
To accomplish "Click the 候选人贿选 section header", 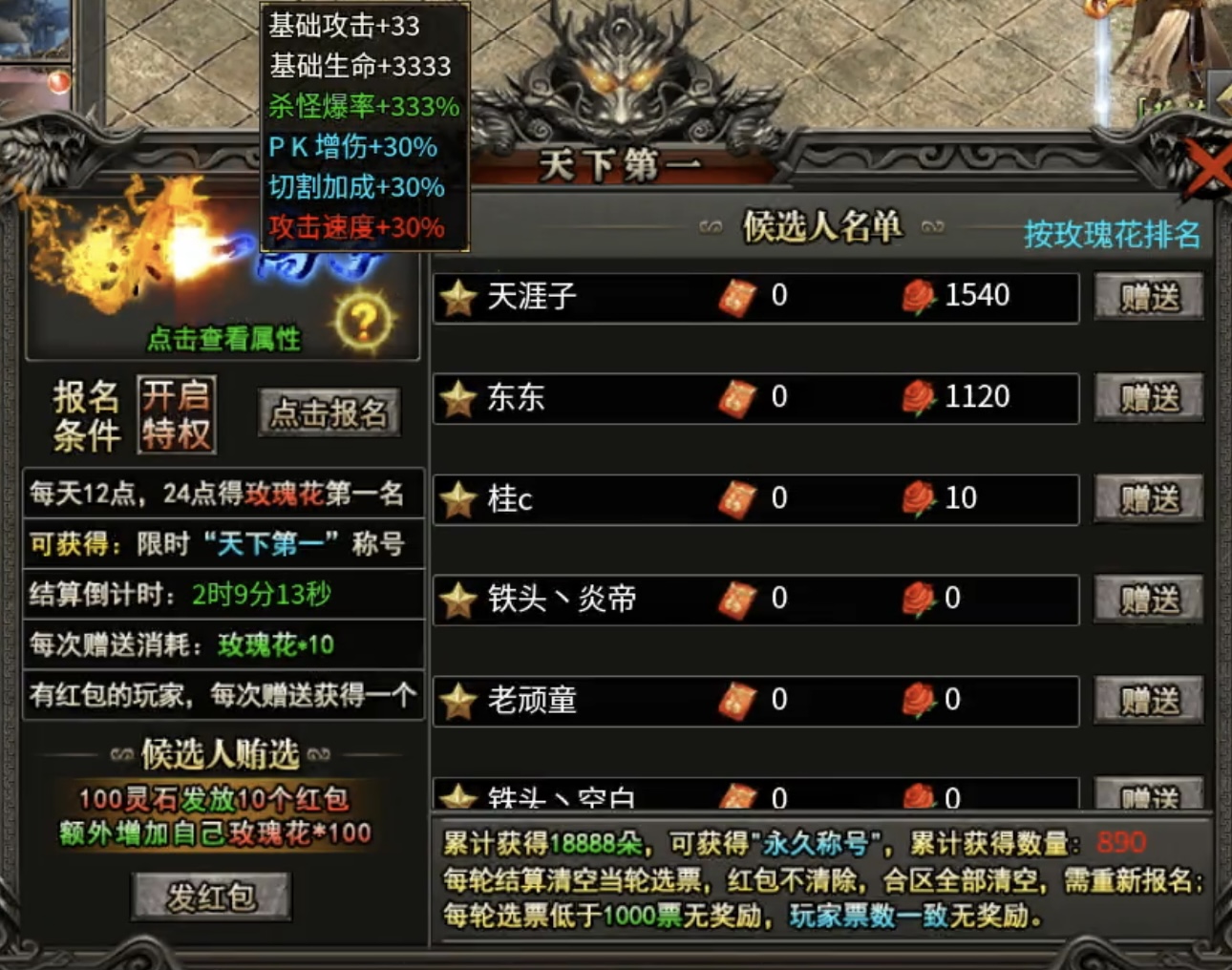I will [222, 751].
